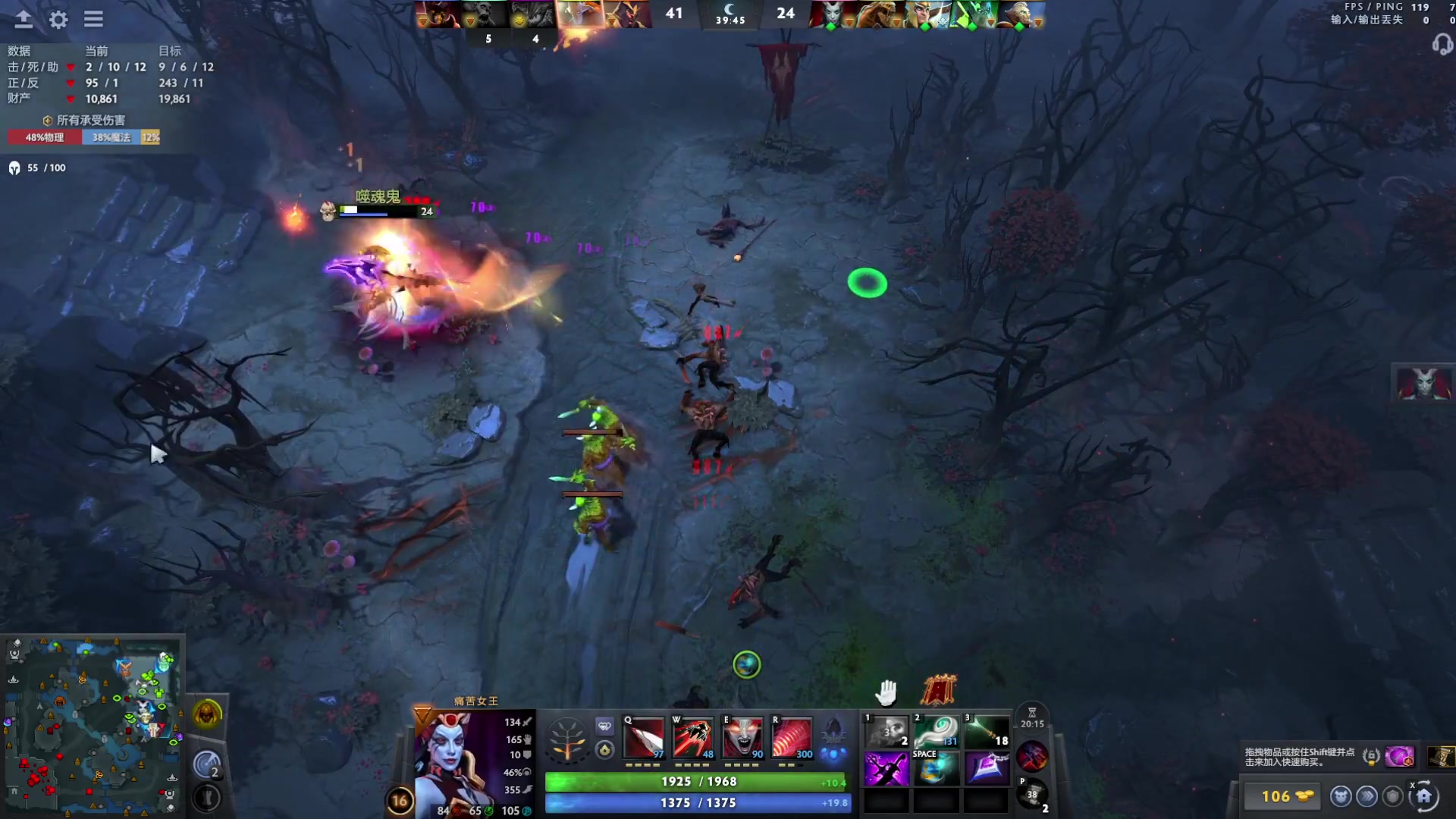Screen dimensions: 1456x819
Task: Click the minimap
Action: click(93, 726)
